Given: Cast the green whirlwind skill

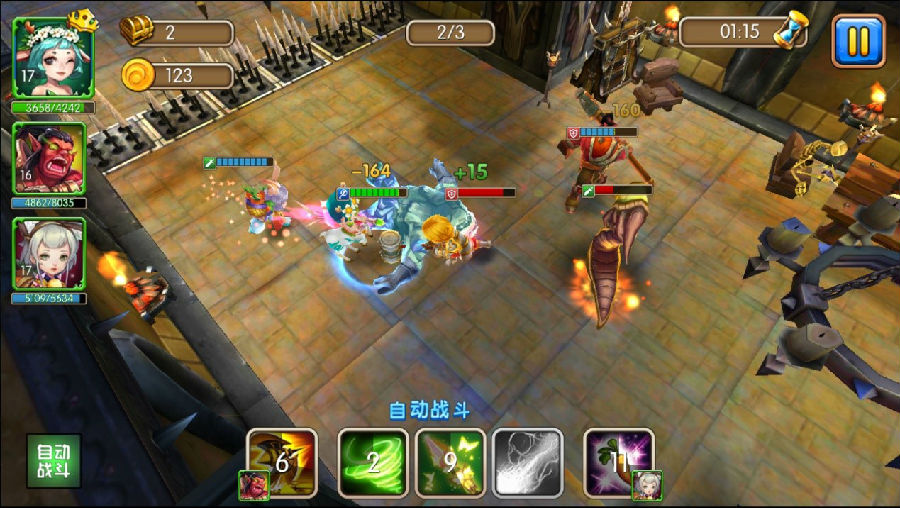Looking at the screenshot, I should (371, 462).
